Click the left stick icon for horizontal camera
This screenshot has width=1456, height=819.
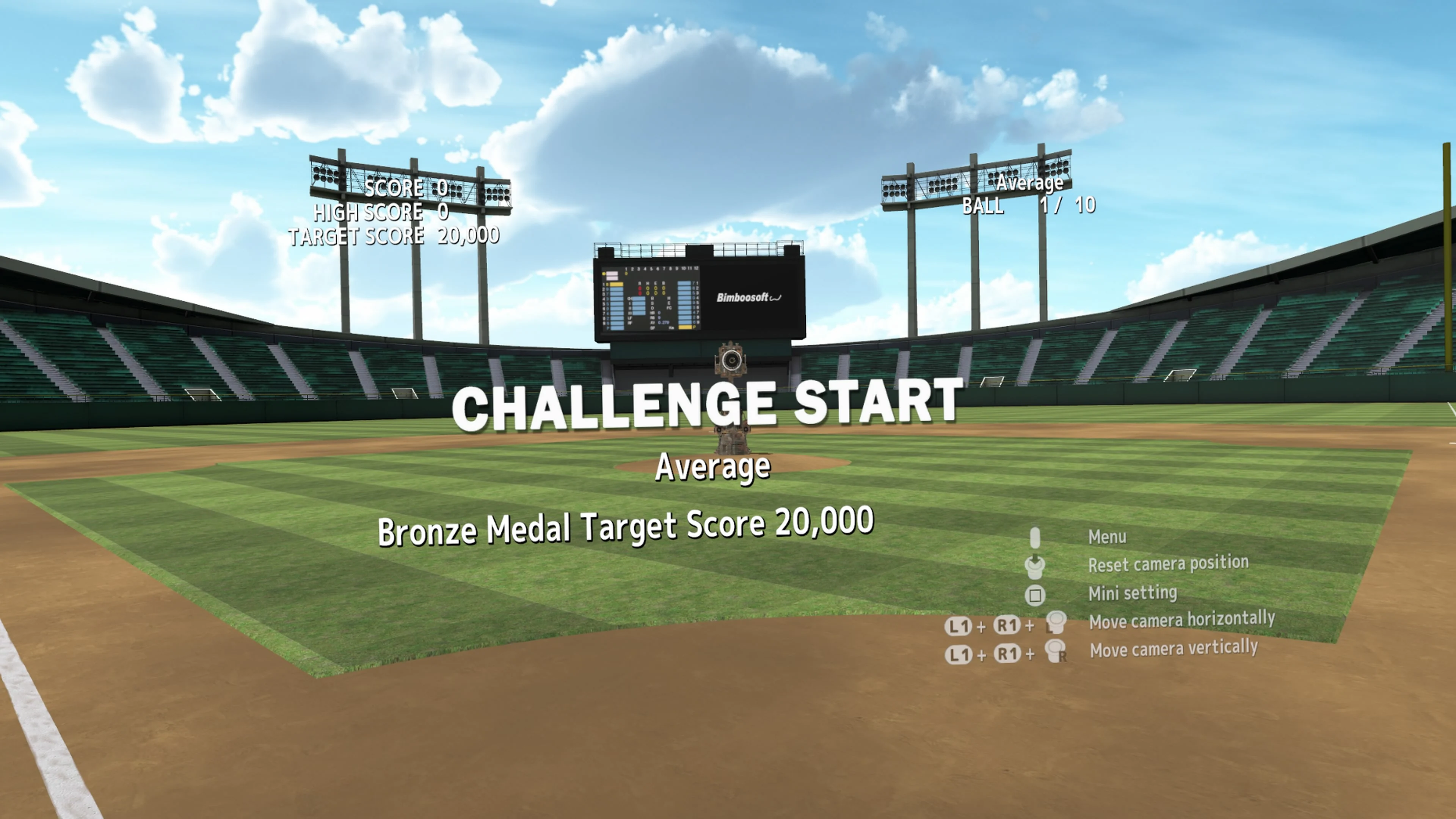pyautogui.click(x=1056, y=622)
